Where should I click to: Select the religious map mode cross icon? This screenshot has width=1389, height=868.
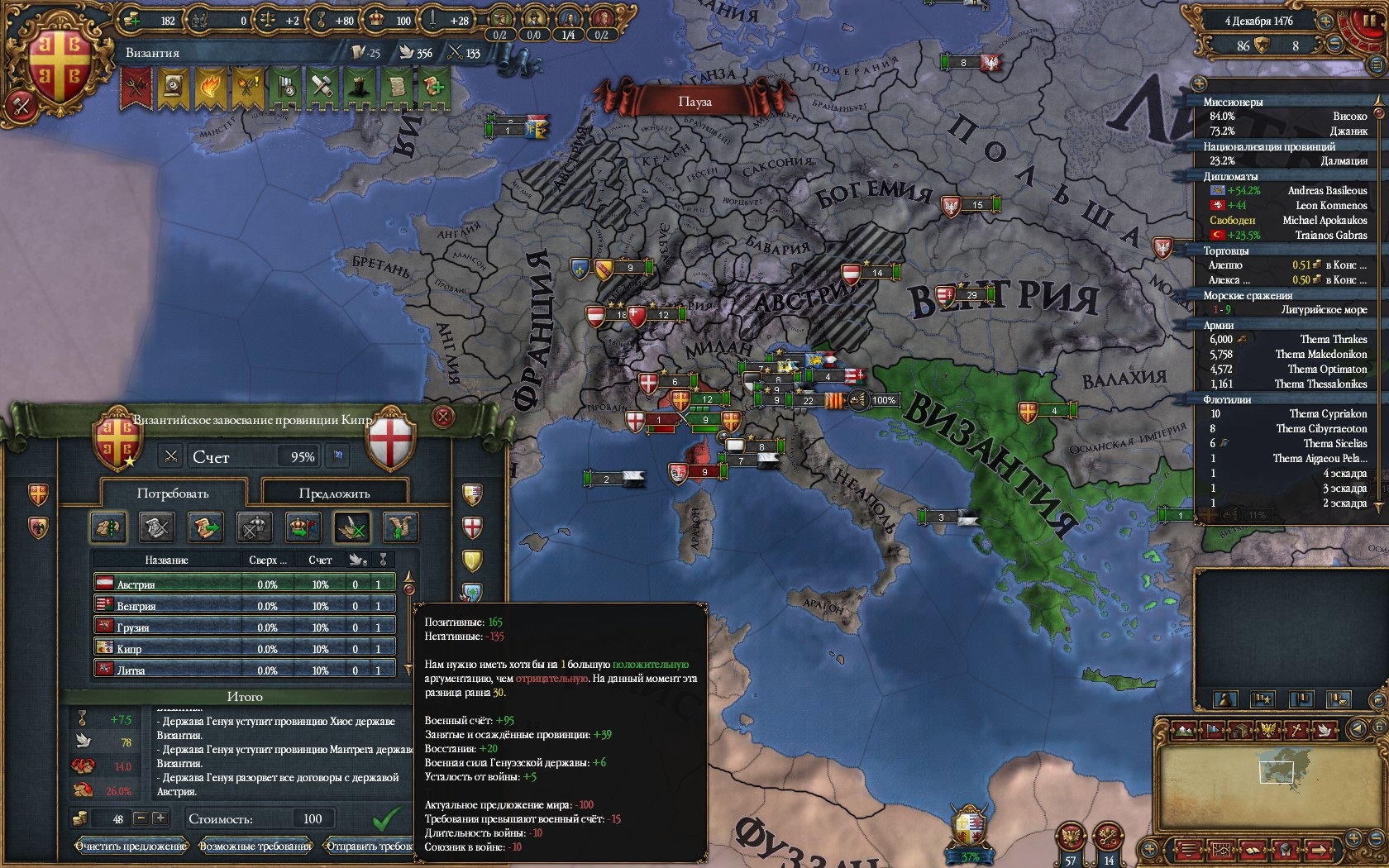[x=1298, y=729]
